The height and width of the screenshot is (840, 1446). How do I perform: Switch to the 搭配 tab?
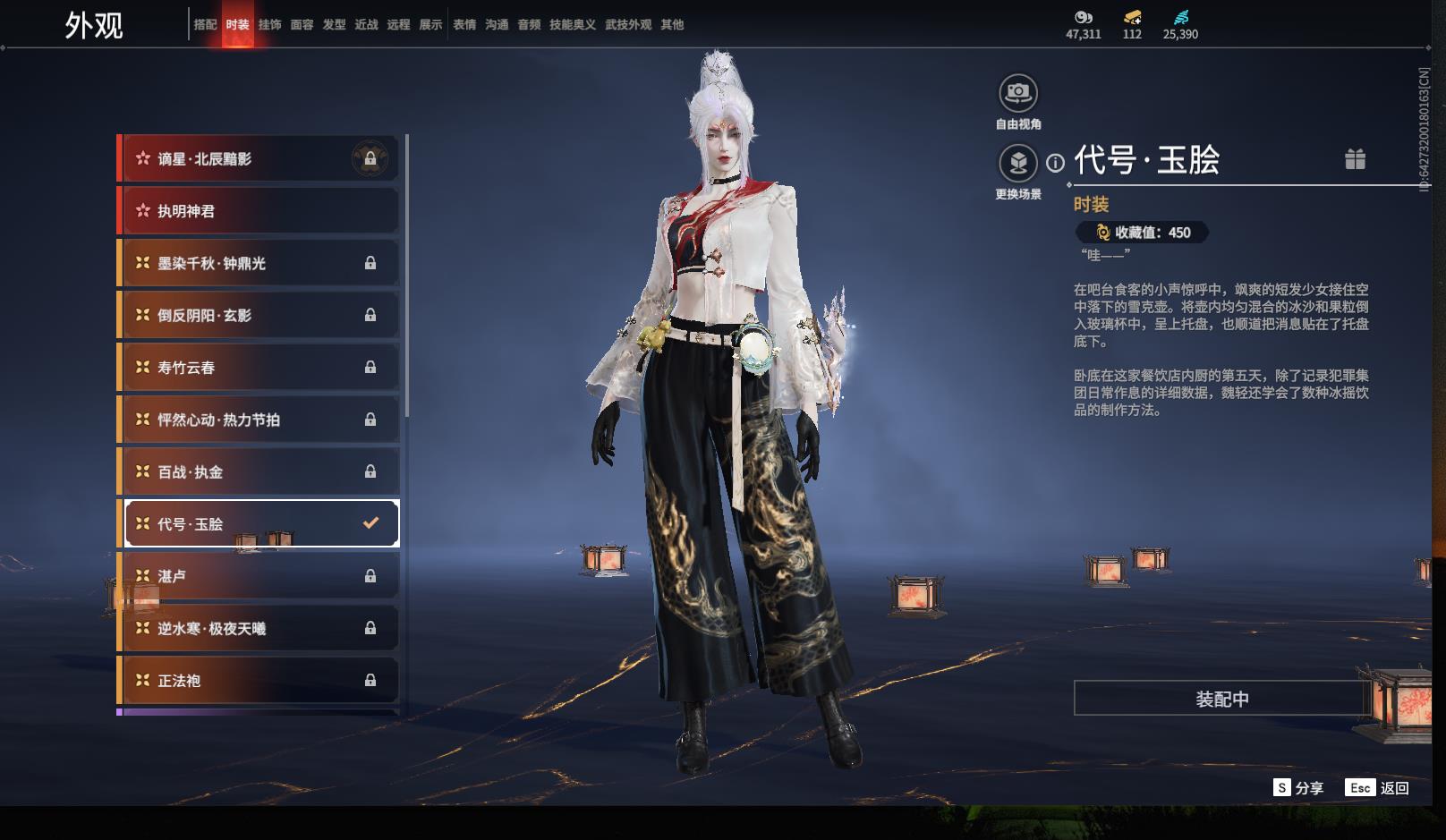point(205,25)
